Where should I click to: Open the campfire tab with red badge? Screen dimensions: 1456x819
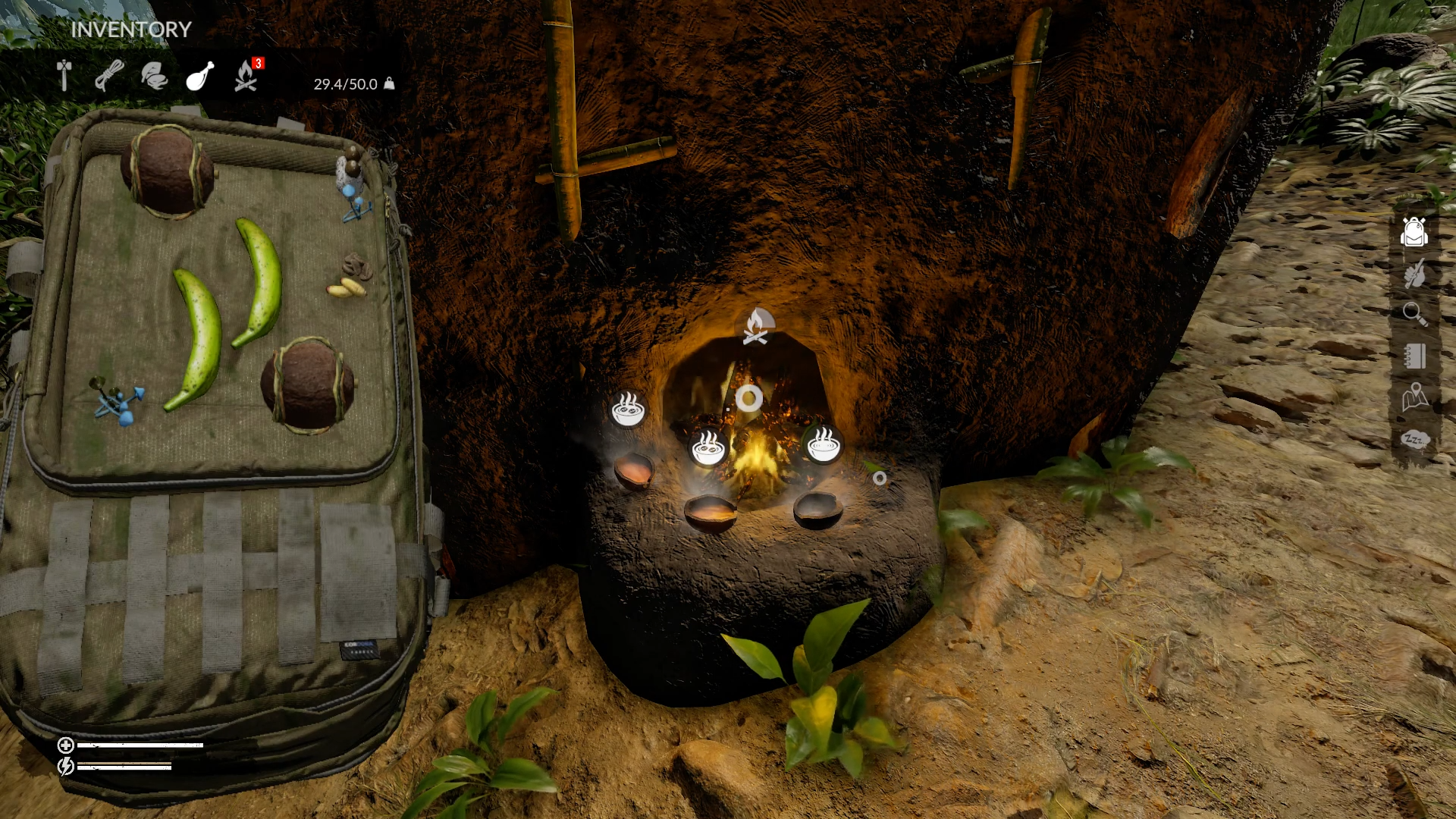click(x=246, y=76)
